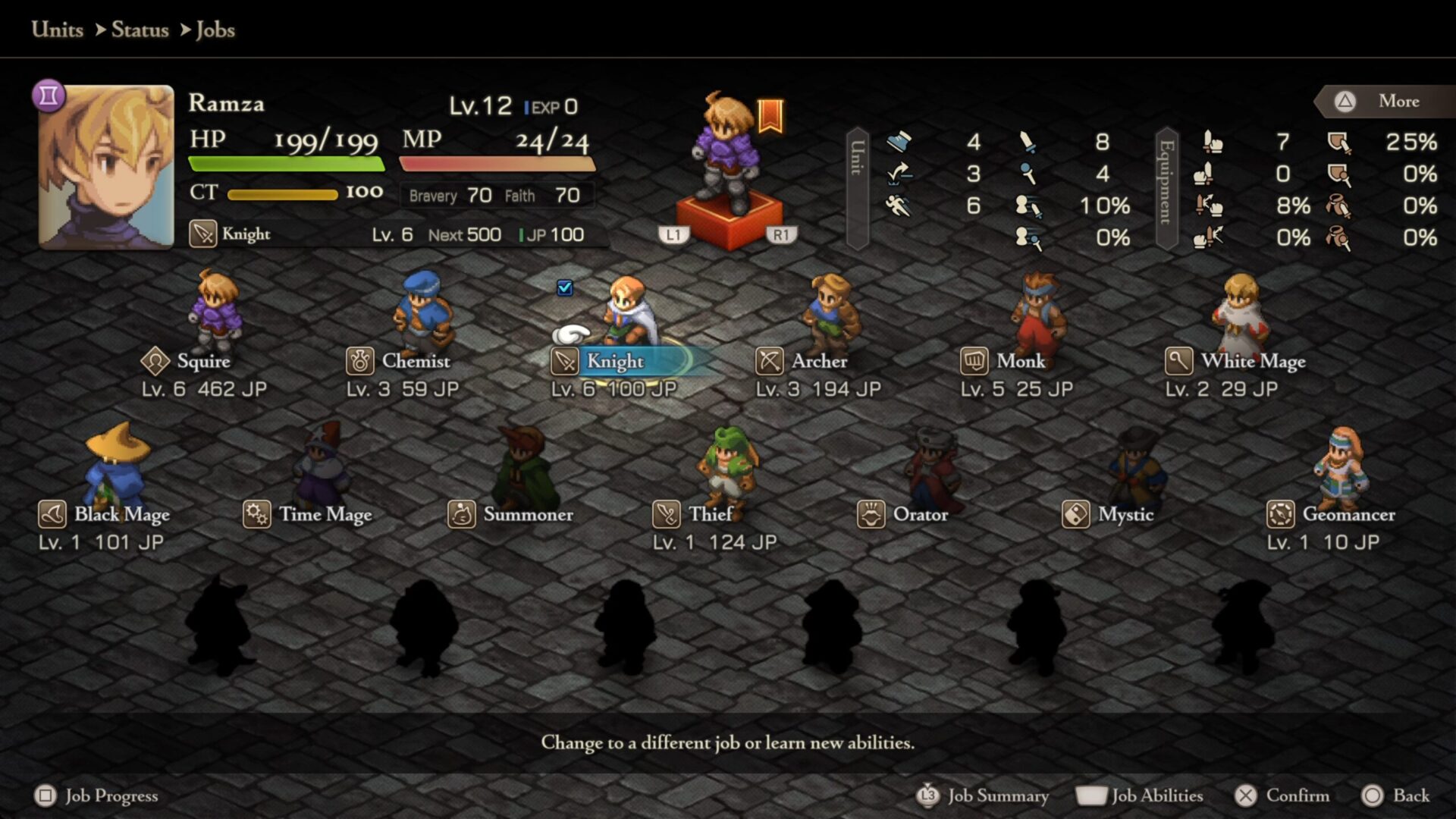Click Job Progress in the bottom bar
This screenshot has width=1456, height=819.
[99, 795]
